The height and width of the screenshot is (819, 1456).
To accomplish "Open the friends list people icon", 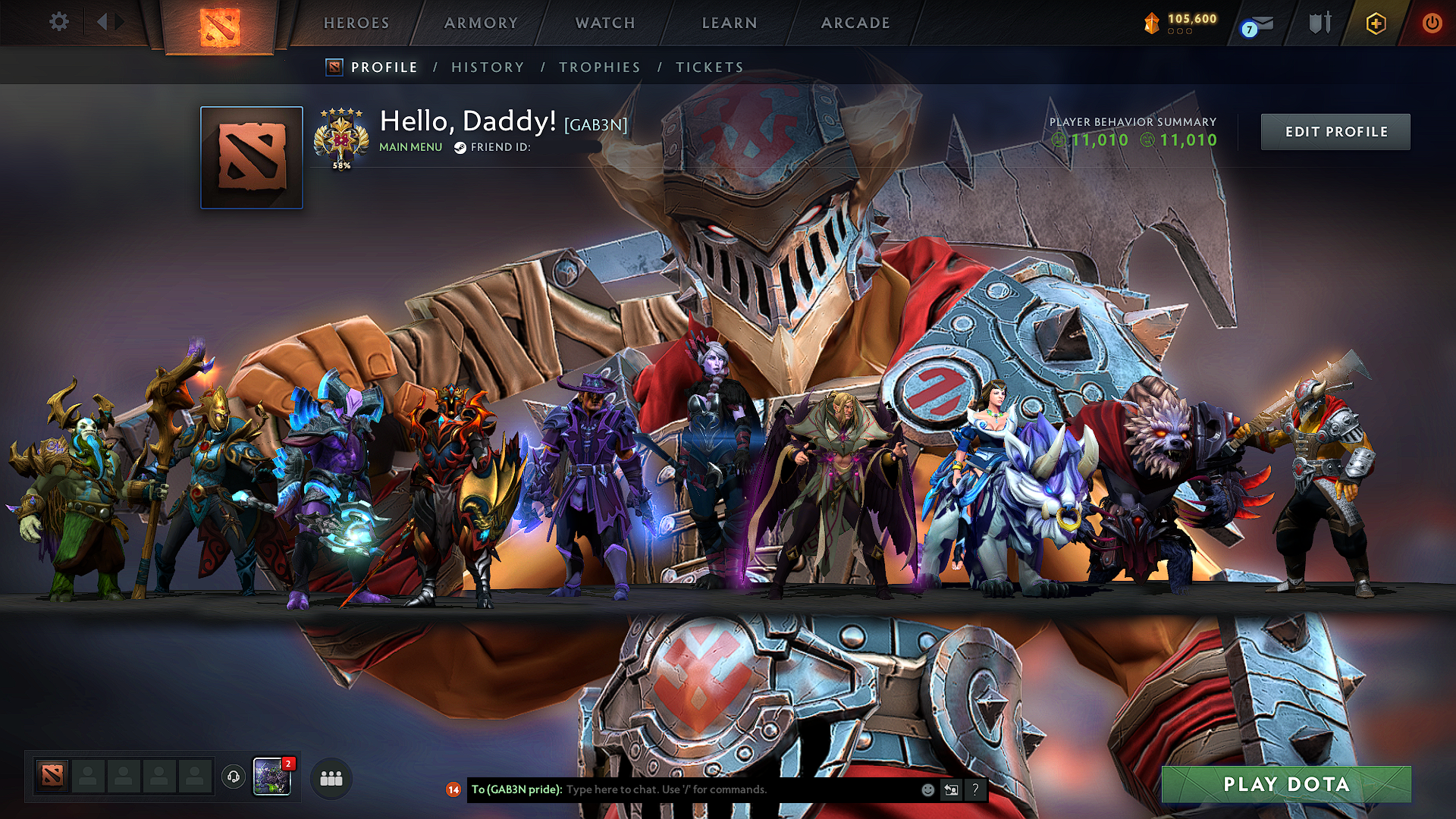I will coord(330,777).
